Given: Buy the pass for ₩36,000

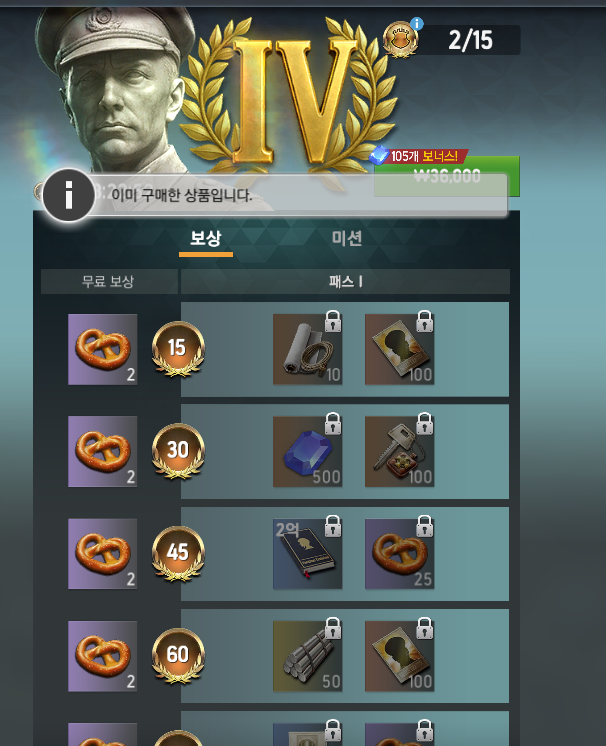Looking at the screenshot, I should tap(446, 176).
